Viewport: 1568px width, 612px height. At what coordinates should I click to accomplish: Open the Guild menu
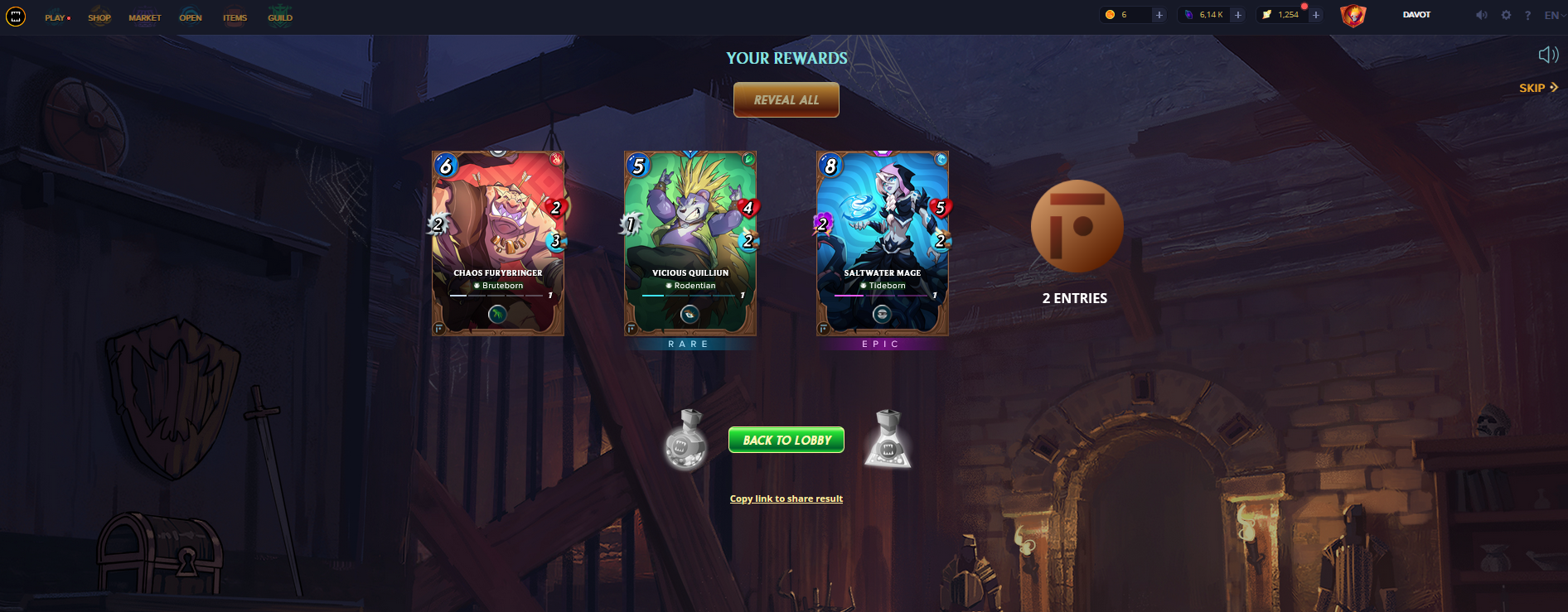[280, 17]
